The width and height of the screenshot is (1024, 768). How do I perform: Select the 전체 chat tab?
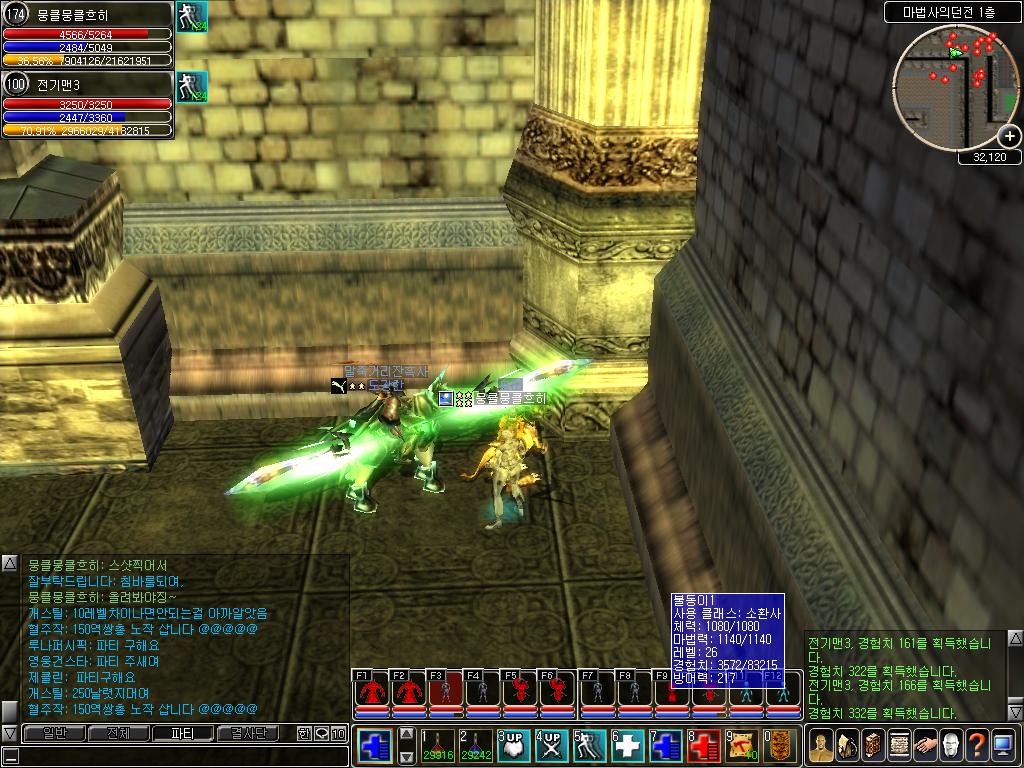pyautogui.click(x=118, y=733)
